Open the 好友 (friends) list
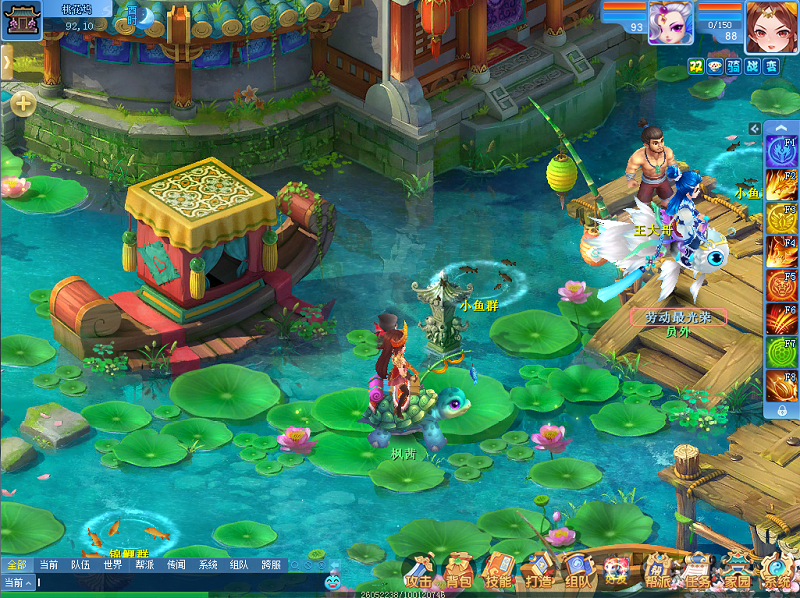The width and height of the screenshot is (800, 598). pyautogui.click(x=616, y=571)
